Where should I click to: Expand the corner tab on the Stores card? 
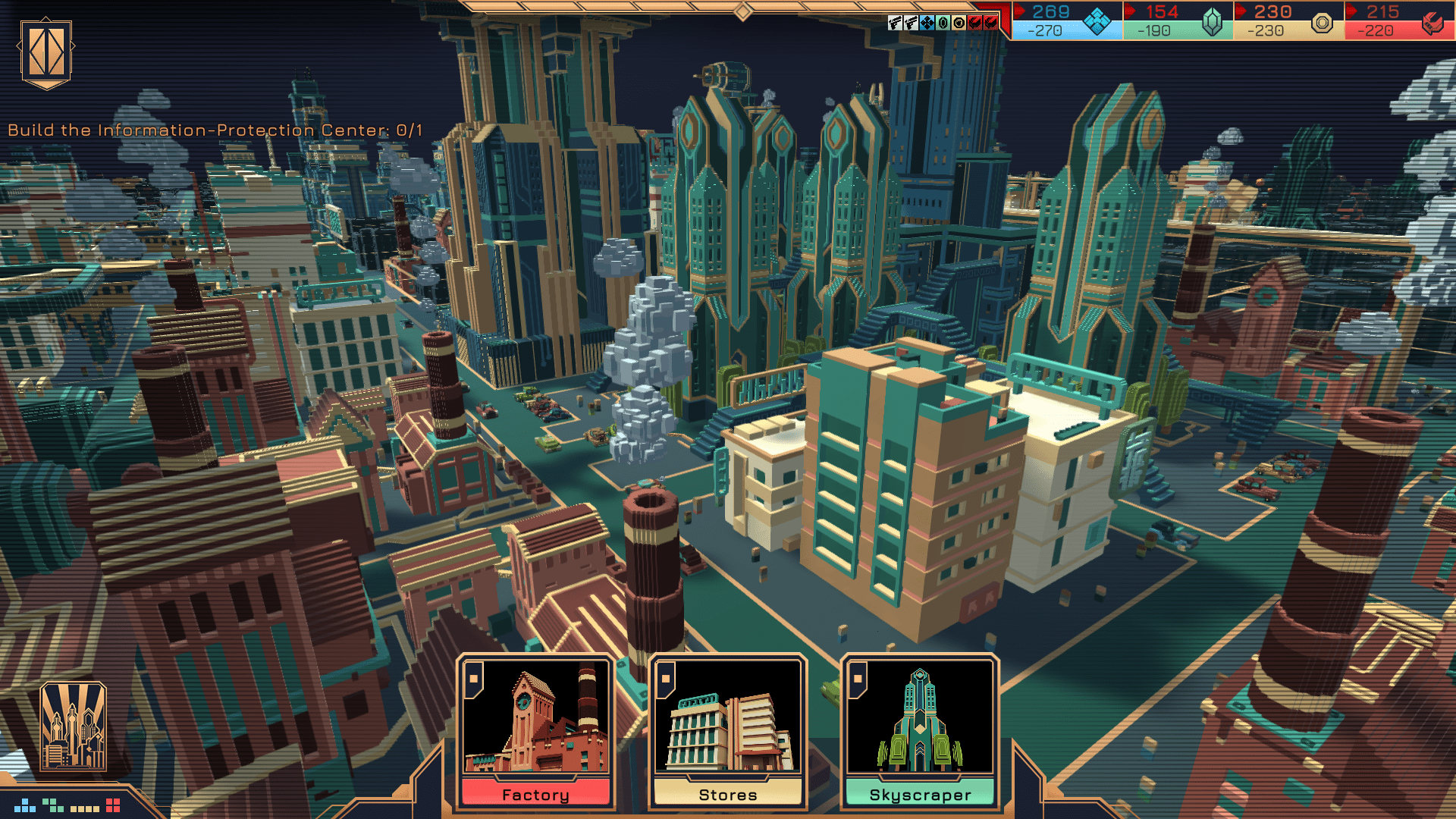(667, 679)
